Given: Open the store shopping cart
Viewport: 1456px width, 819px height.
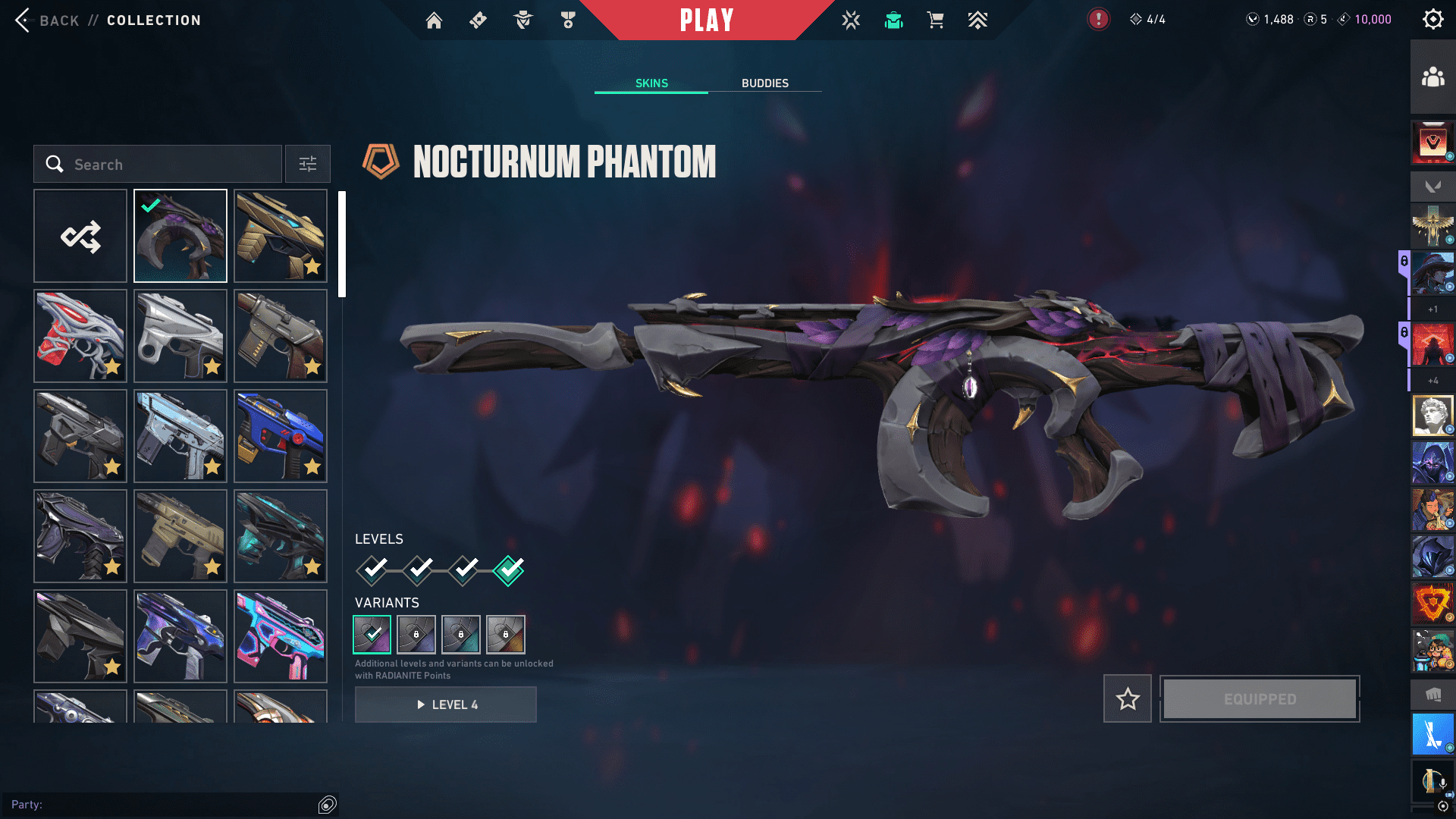Looking at the screenshot, I should coord(936,20).
